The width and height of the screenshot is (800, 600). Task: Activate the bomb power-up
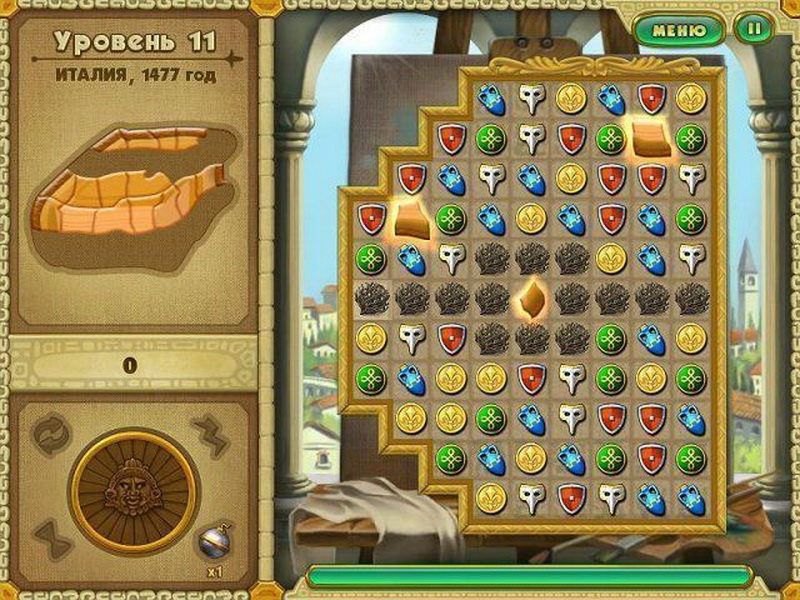212,542
